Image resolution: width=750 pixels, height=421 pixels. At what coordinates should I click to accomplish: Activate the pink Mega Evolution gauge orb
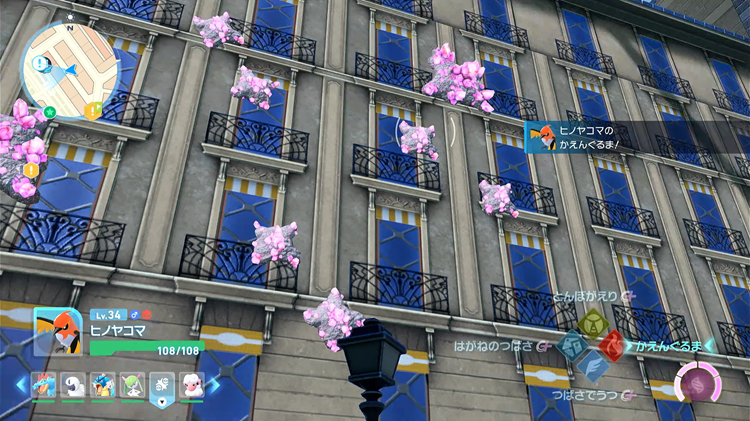pos(694,382)
